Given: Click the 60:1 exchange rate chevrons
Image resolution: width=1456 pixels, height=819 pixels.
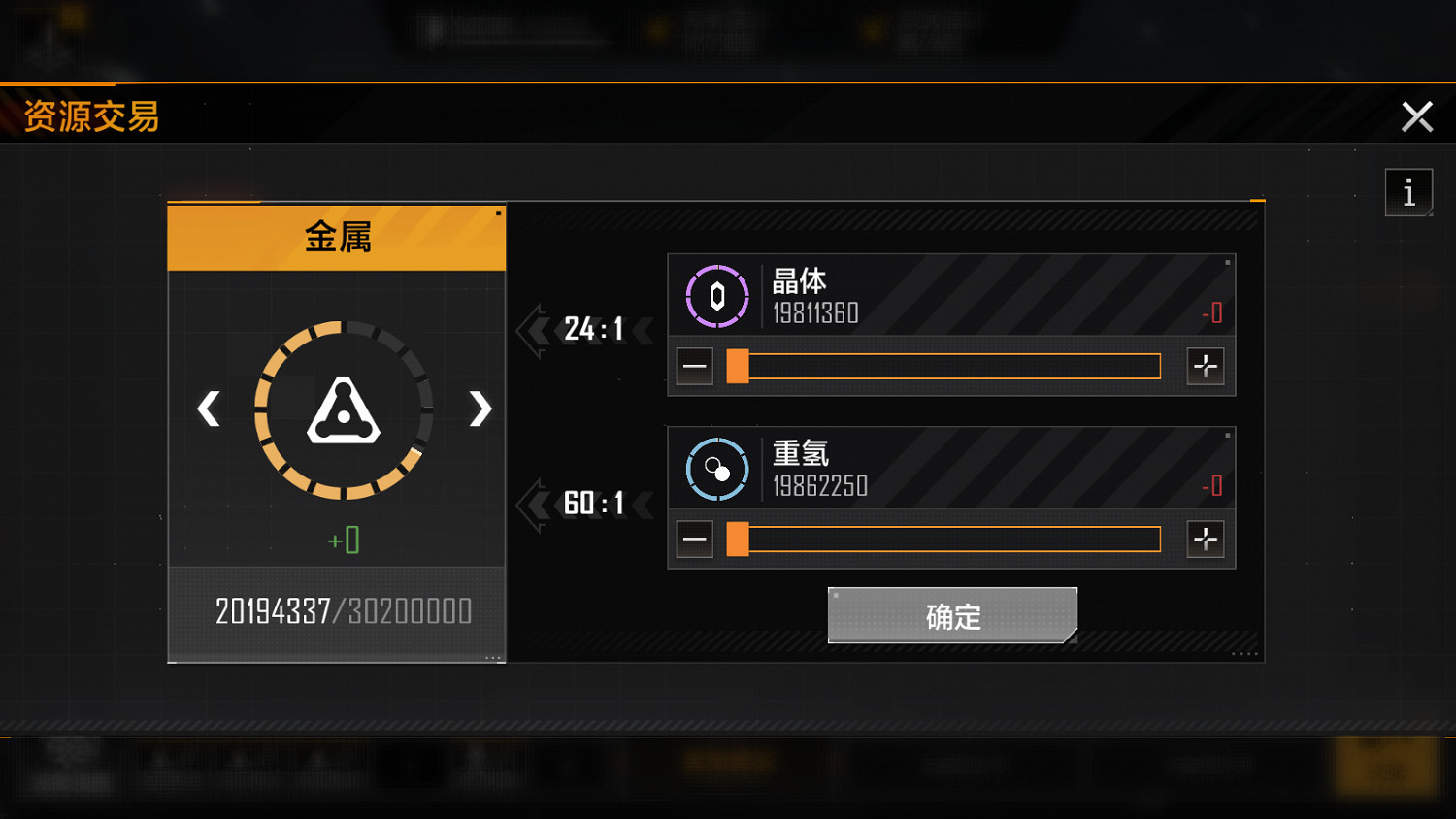Looking at the screenshot, I should point(585,502).
